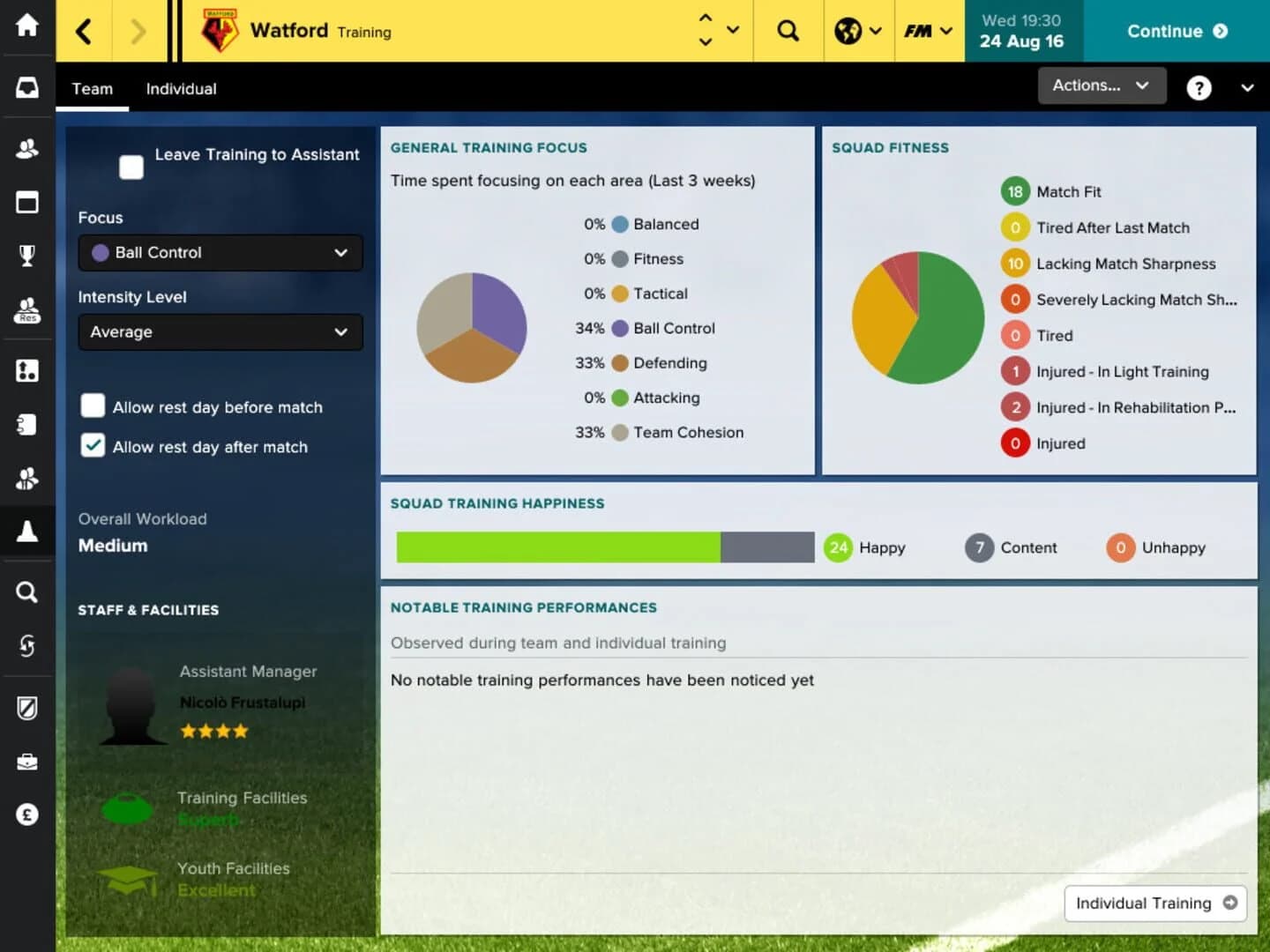This screenshot has width=1270, height=952.
Task: Select the Team tab
Action: point(92,88)
